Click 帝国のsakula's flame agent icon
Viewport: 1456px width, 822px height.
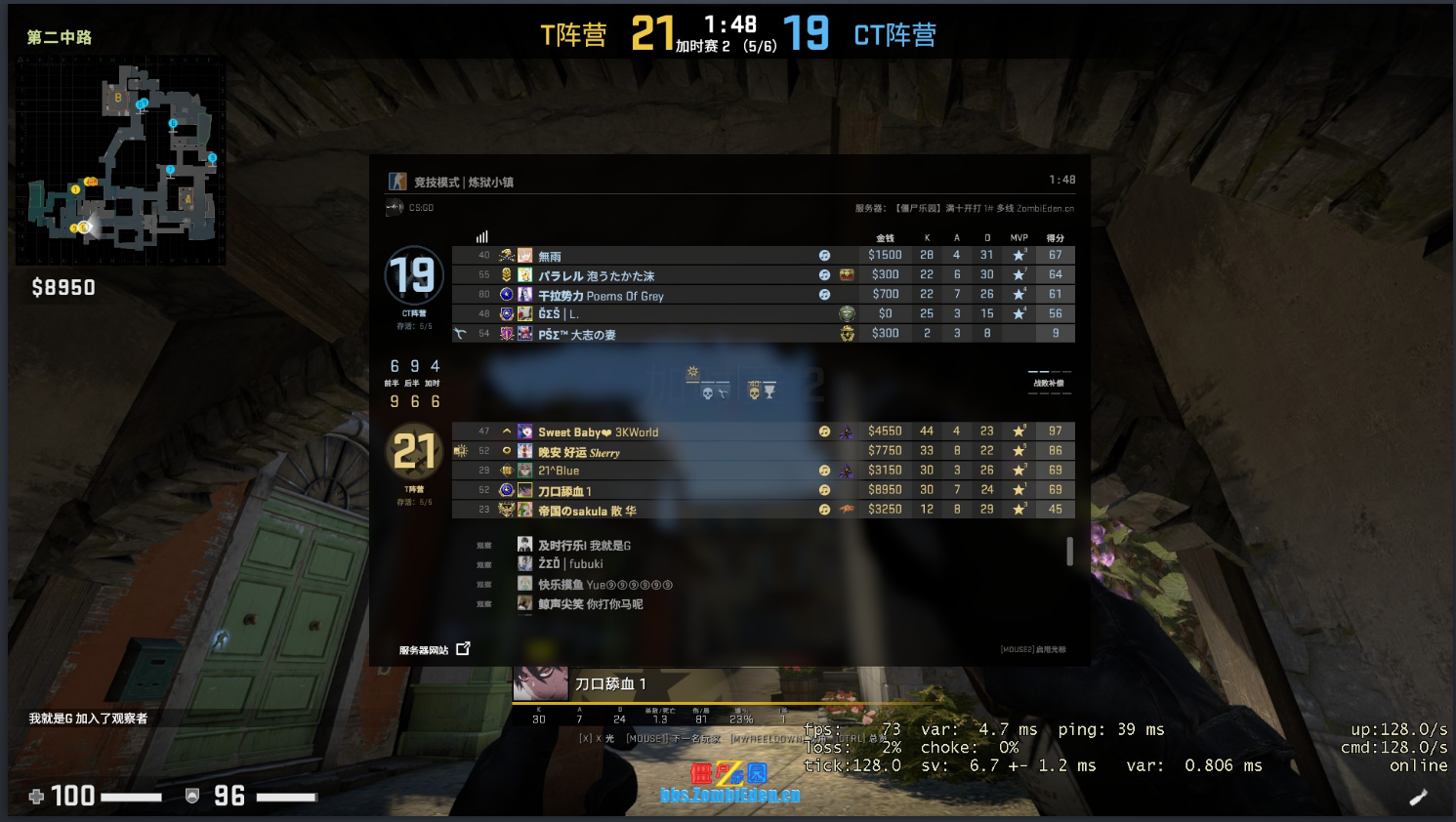click(847, 509)
